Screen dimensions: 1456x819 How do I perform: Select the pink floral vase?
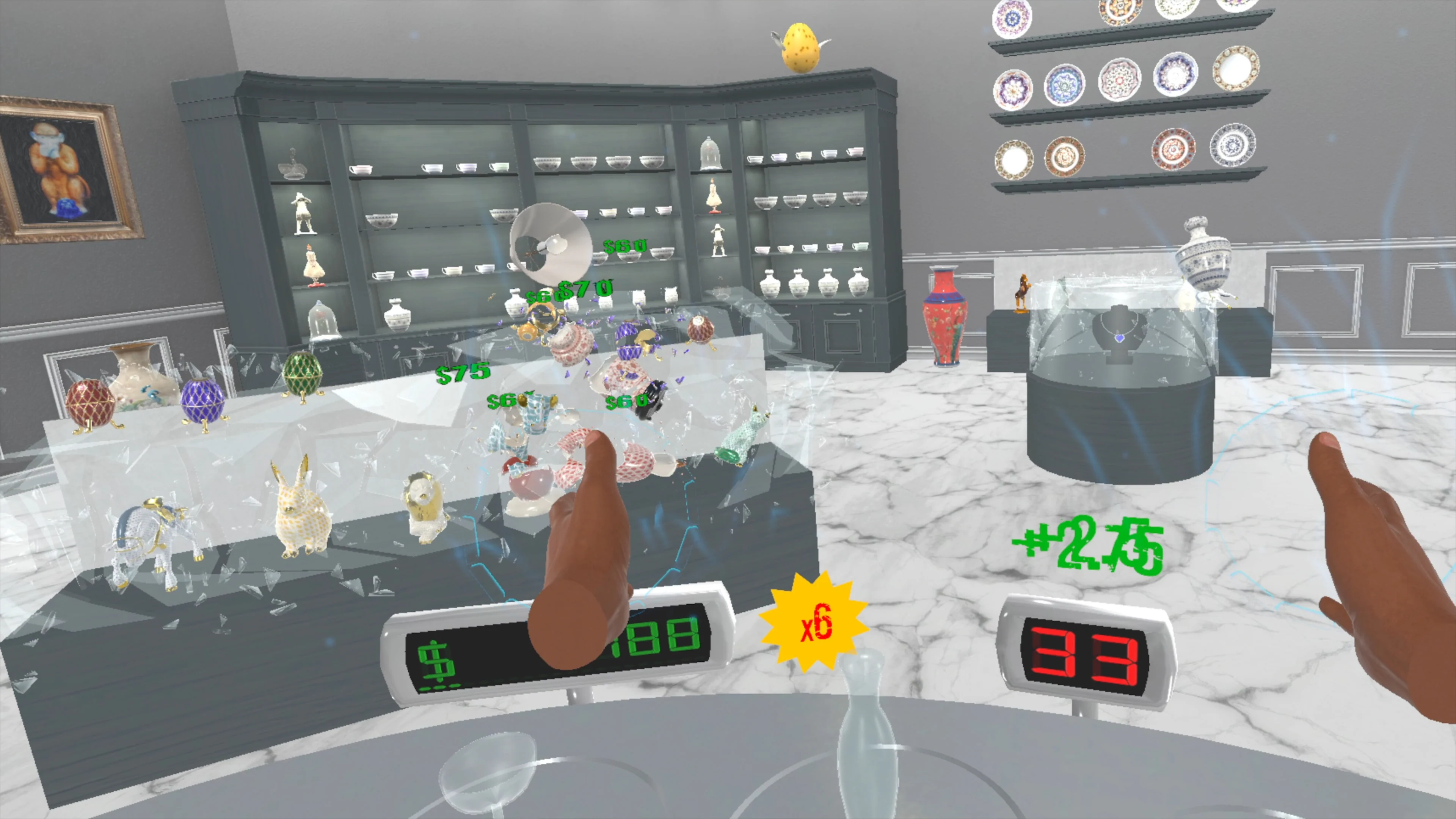(944, 317)
